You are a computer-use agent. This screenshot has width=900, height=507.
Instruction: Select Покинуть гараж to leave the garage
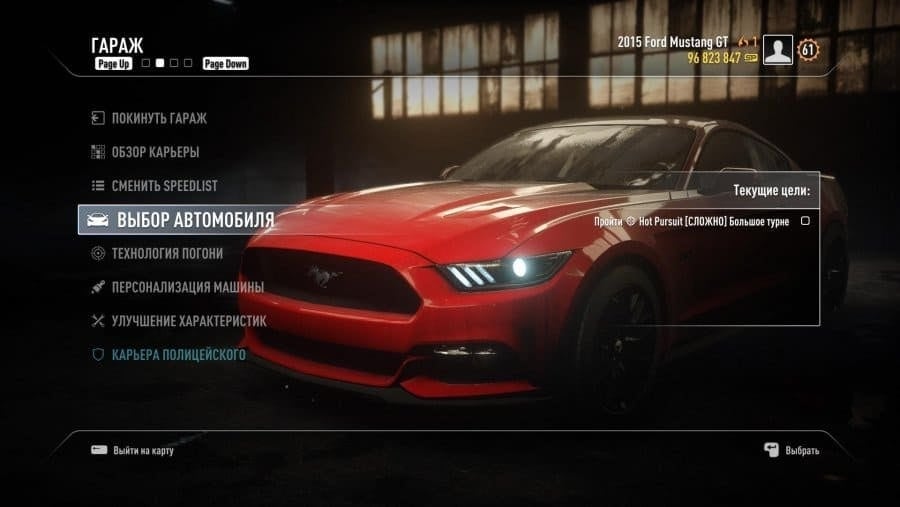pyautogui.click(x=159, y=118)
